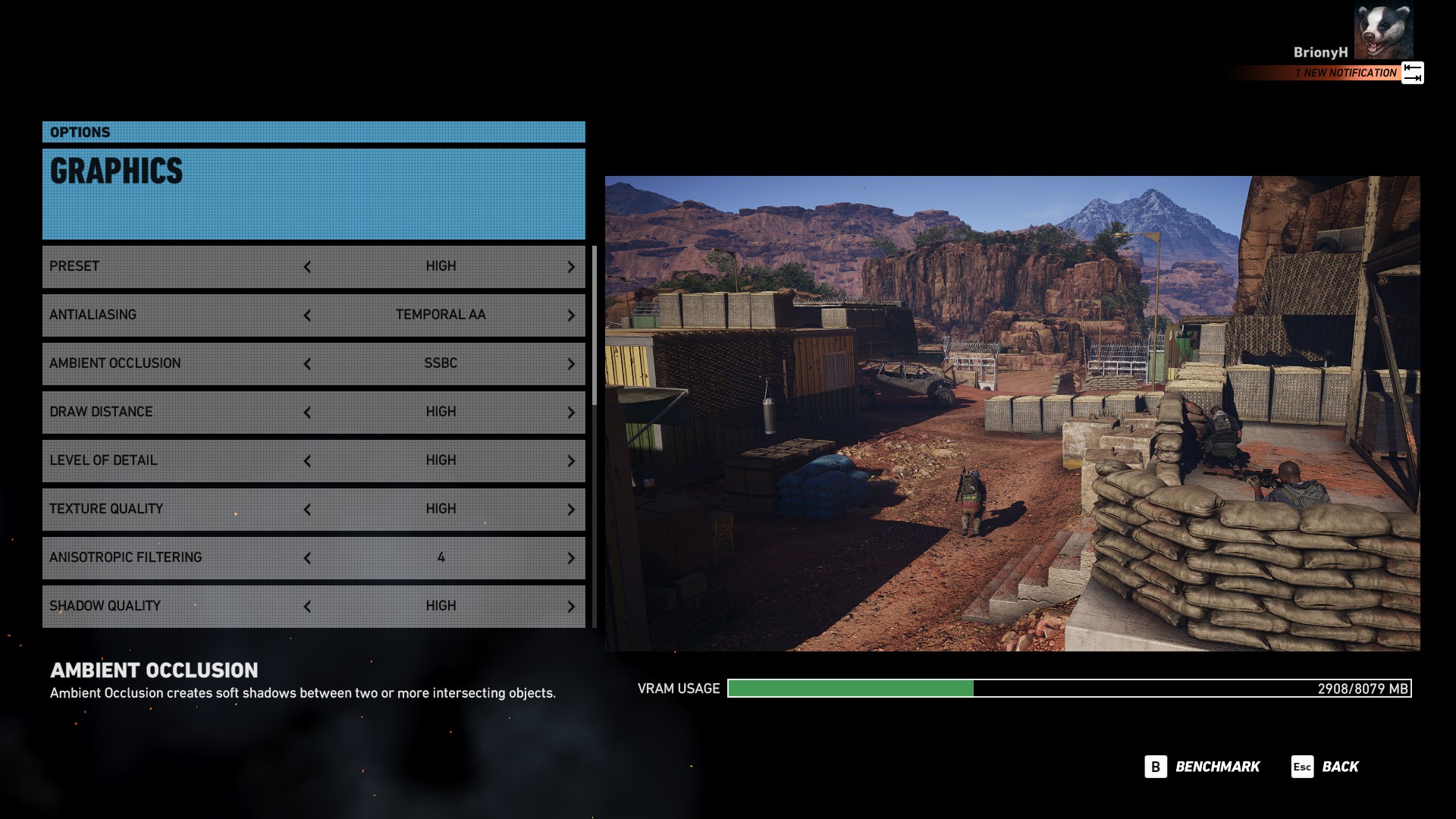Advance Ambient Occlusion with the right arrow
This screenshot has height=819, width=1456.
pyautogui.click(x=571, y=364)
